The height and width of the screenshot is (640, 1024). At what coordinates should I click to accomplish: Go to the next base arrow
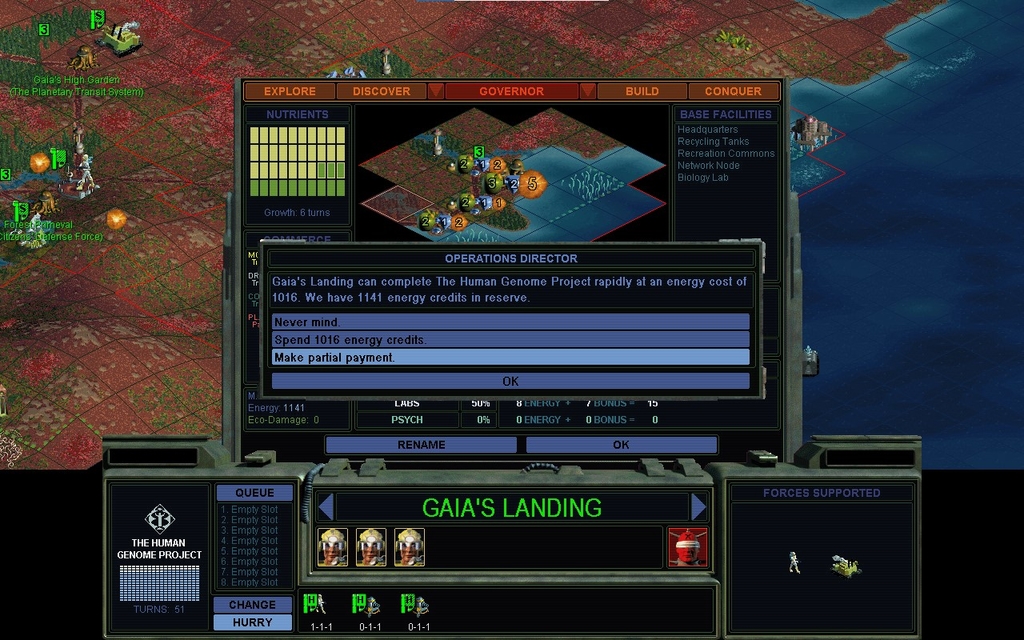pos(699,507)
